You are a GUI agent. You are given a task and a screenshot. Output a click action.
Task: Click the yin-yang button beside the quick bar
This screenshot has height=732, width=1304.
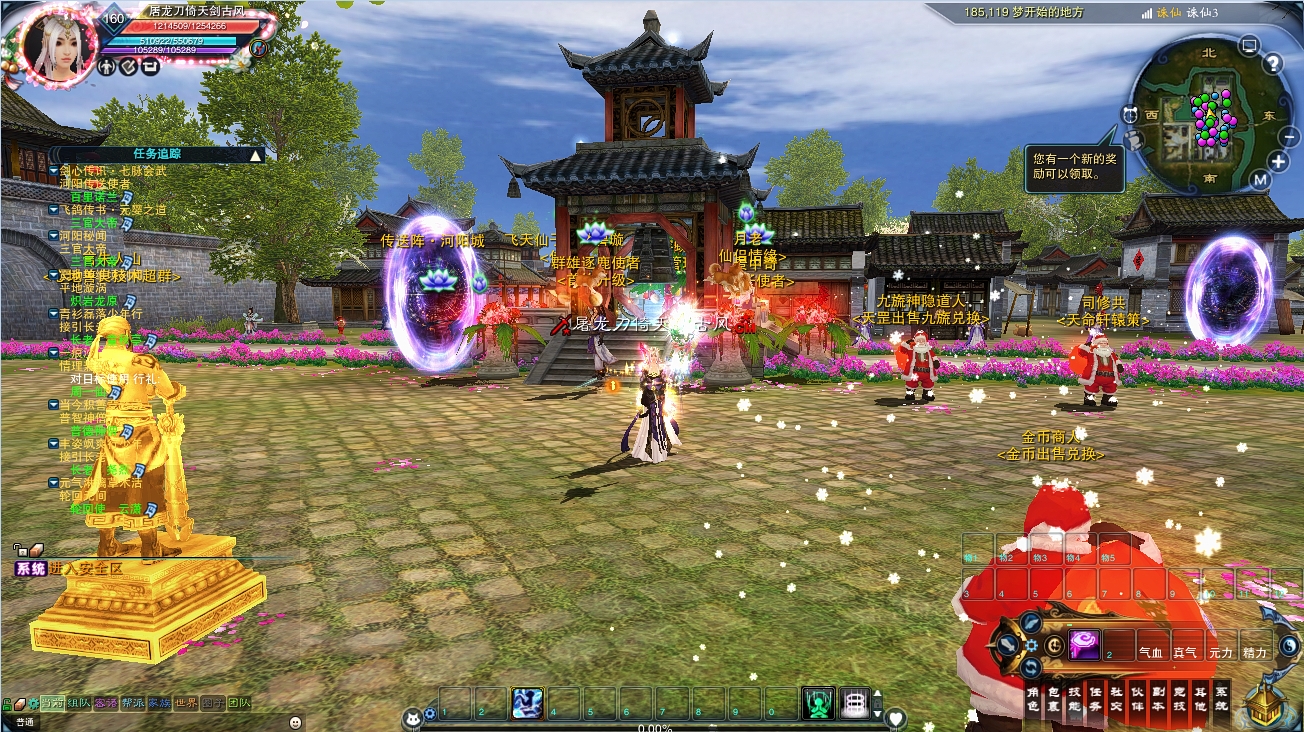coord(1289,646)
